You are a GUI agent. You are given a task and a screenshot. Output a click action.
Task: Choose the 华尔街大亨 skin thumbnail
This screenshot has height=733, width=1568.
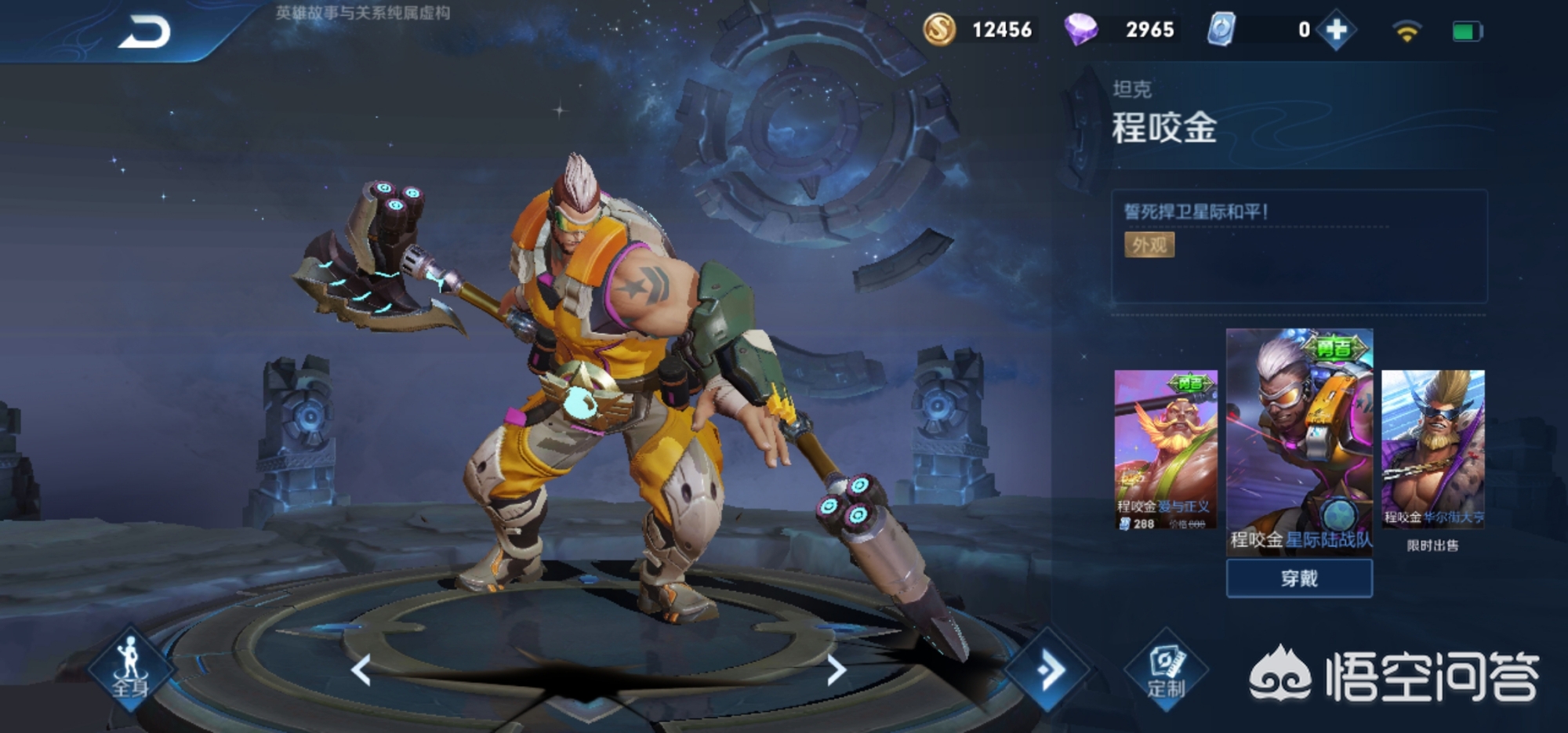(1432, 448)
